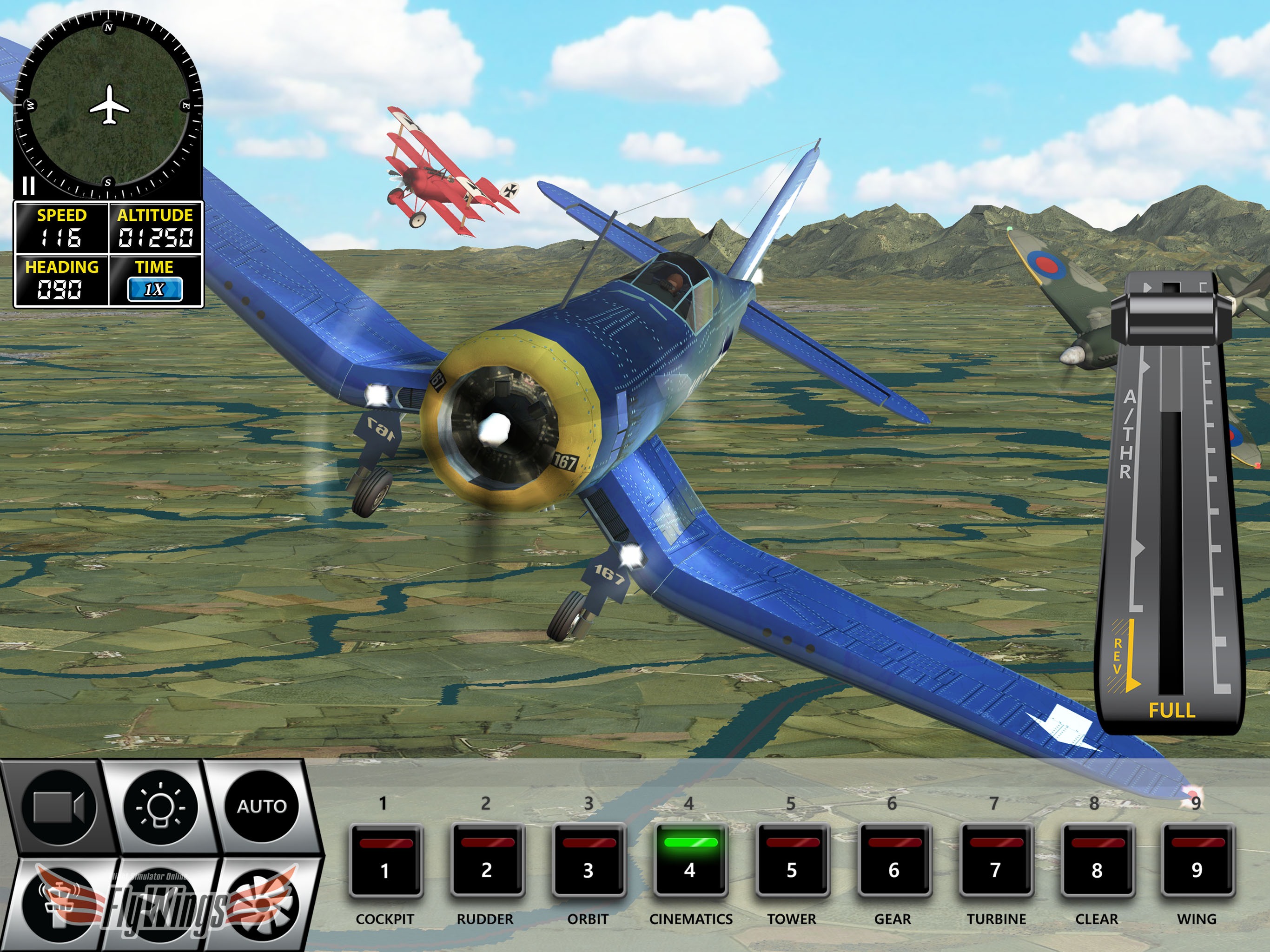Viewport: 1270px width, 952px height.
Task: Click the A/THR autothrottle marking
Action: tap(1128, 434)
